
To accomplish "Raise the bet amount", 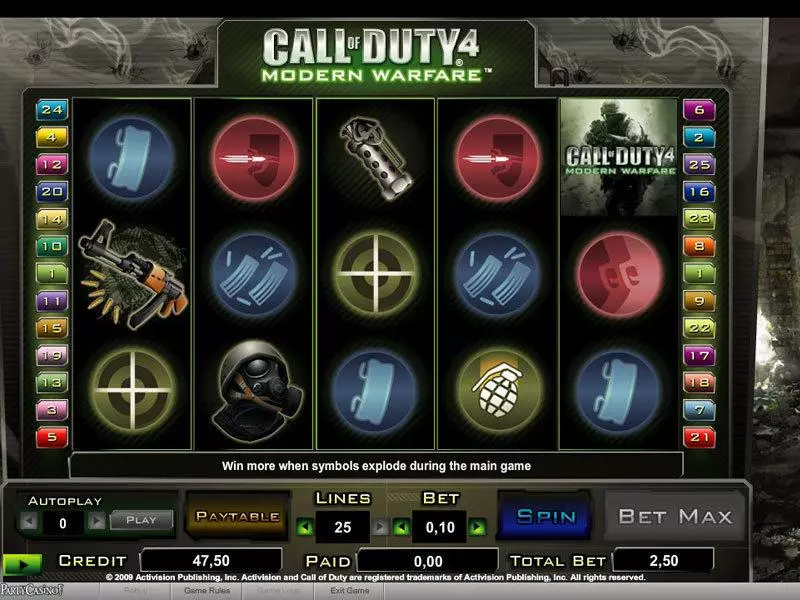I will pos(478,525).
